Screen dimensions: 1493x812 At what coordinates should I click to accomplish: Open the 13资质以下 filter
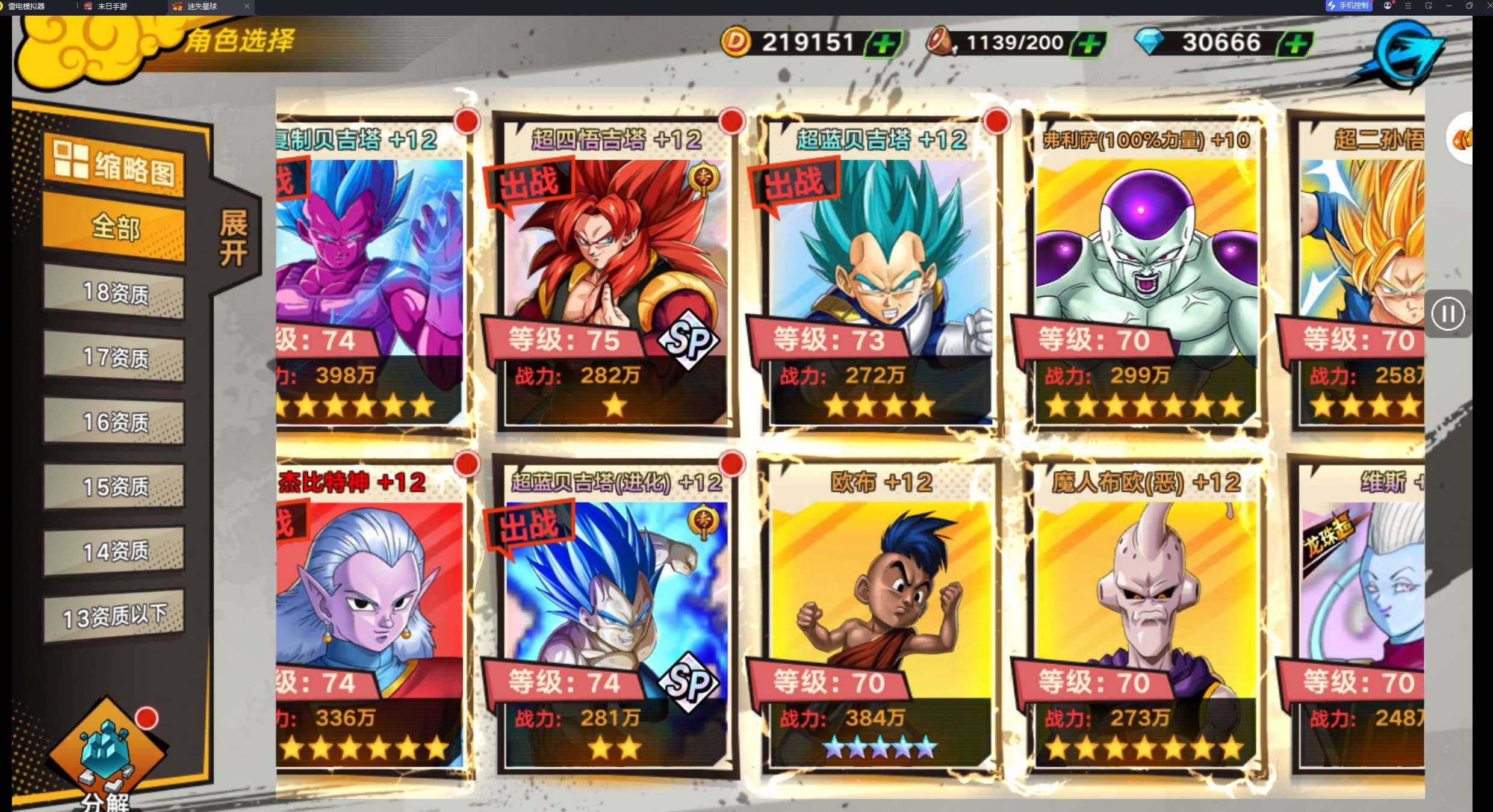coord(114,616)
